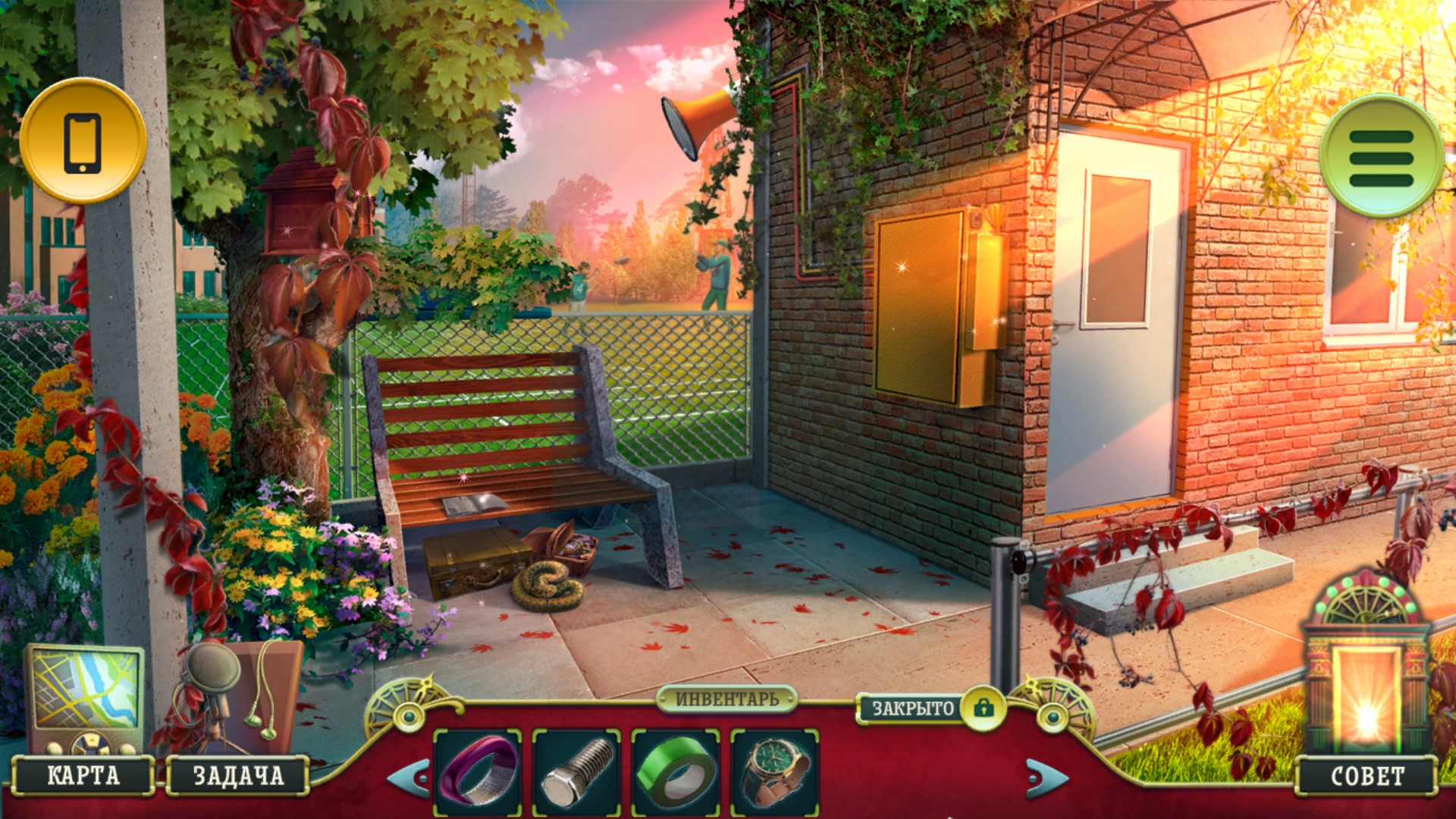Choose the green wristwatch in inventory
Screen dimensions: 1456x819
(774, 772)
